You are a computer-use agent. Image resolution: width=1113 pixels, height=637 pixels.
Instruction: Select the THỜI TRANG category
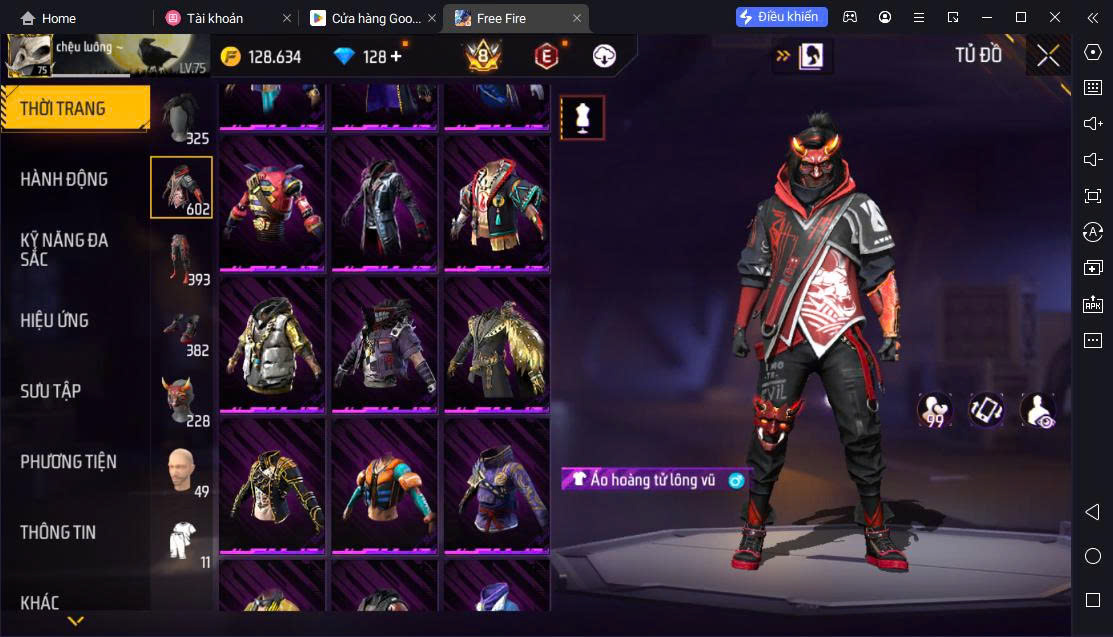click(64, 109)
